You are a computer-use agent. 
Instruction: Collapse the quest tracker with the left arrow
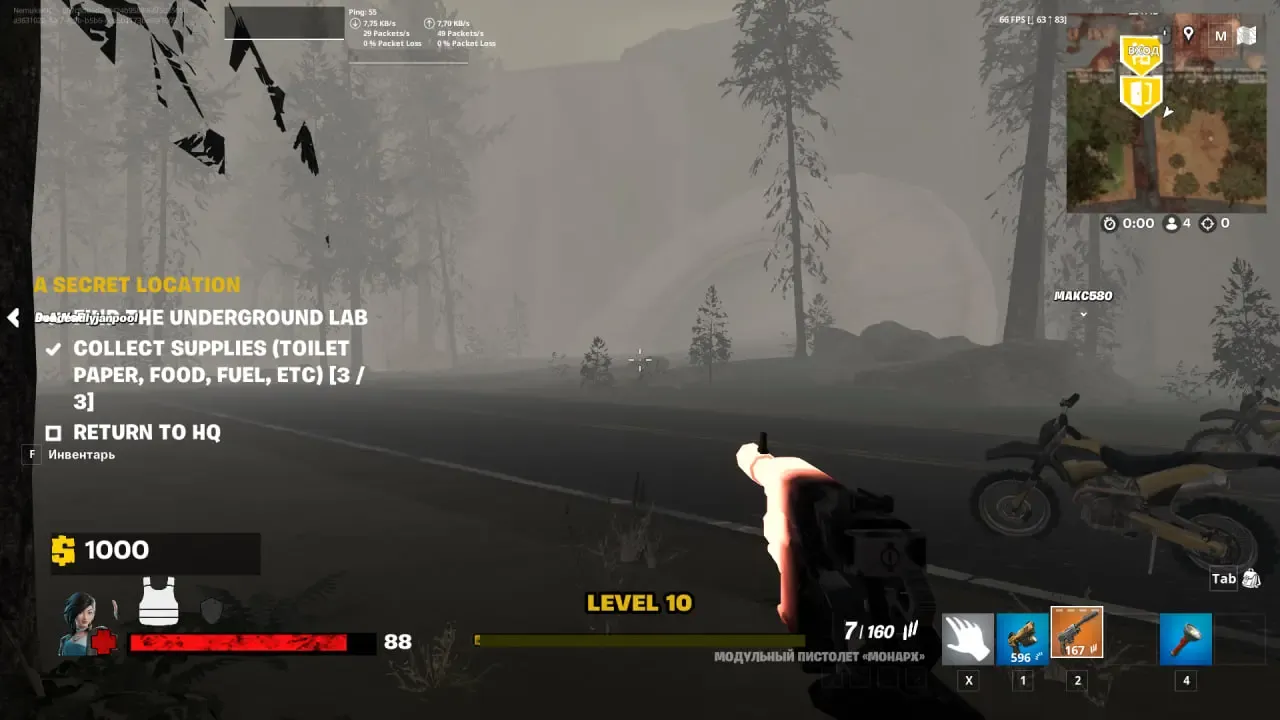click(x=13, y=318)
